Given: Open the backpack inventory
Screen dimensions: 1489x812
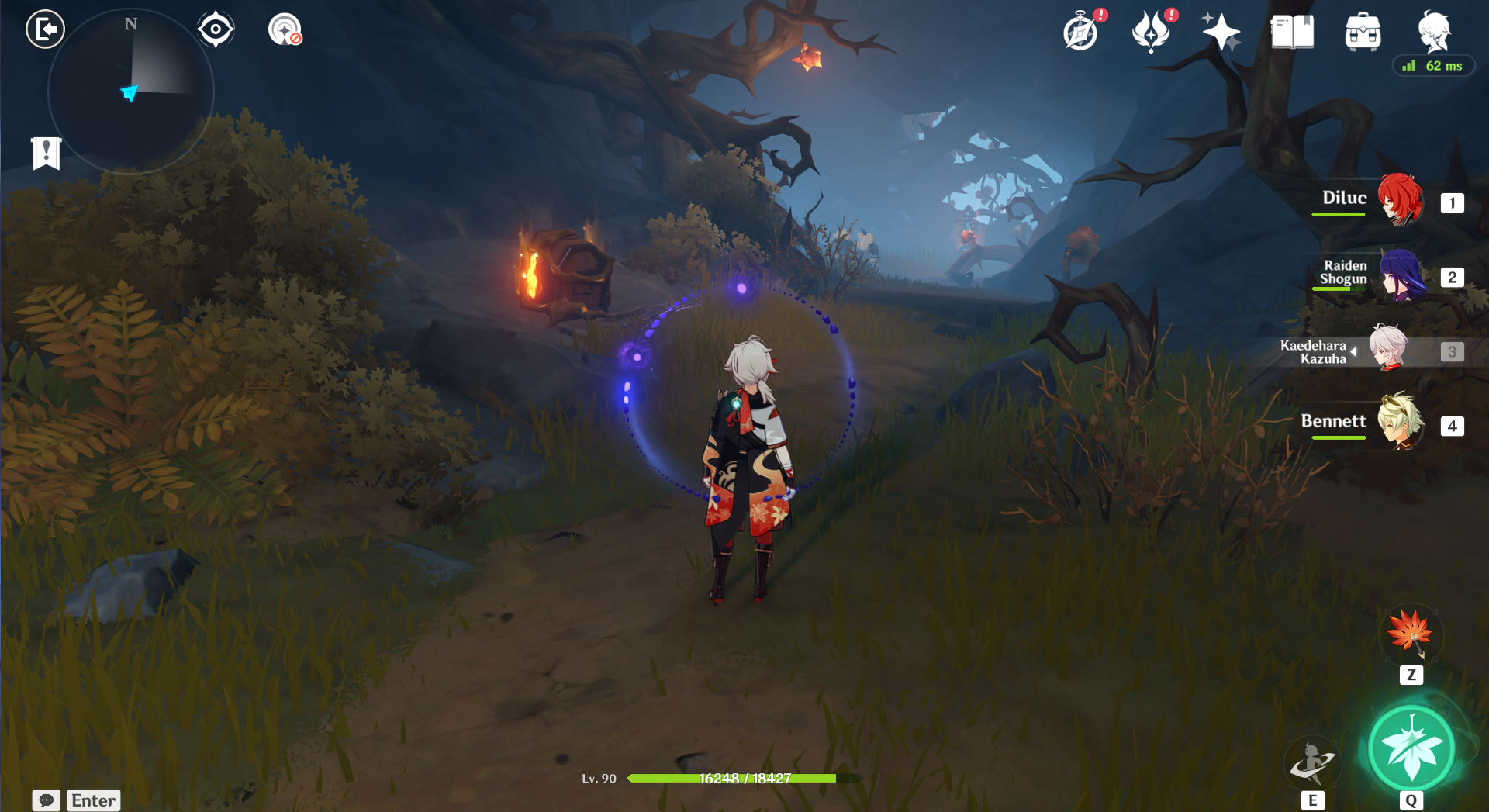Looking at the screenshot, I should [x=1363, y=33].
